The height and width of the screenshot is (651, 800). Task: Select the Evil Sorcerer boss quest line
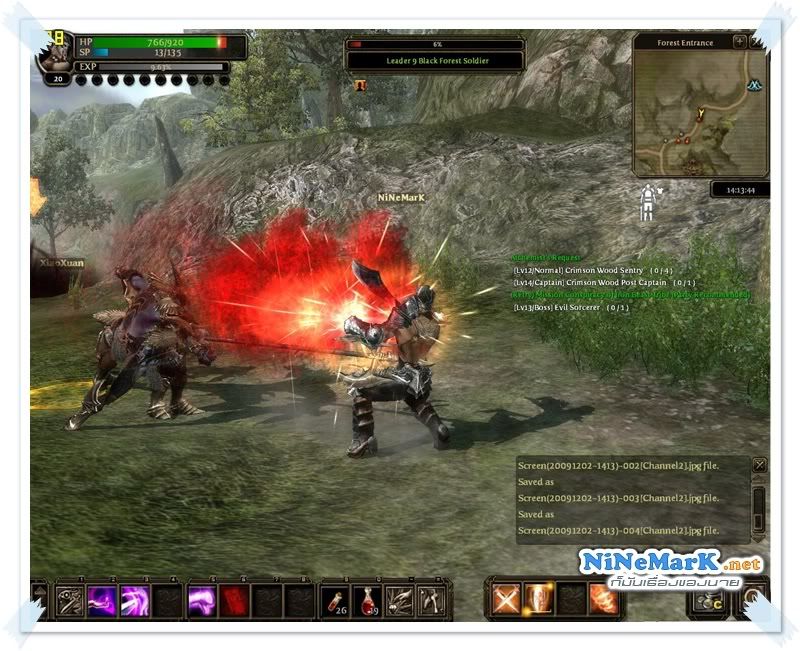(x=571, y=307)
